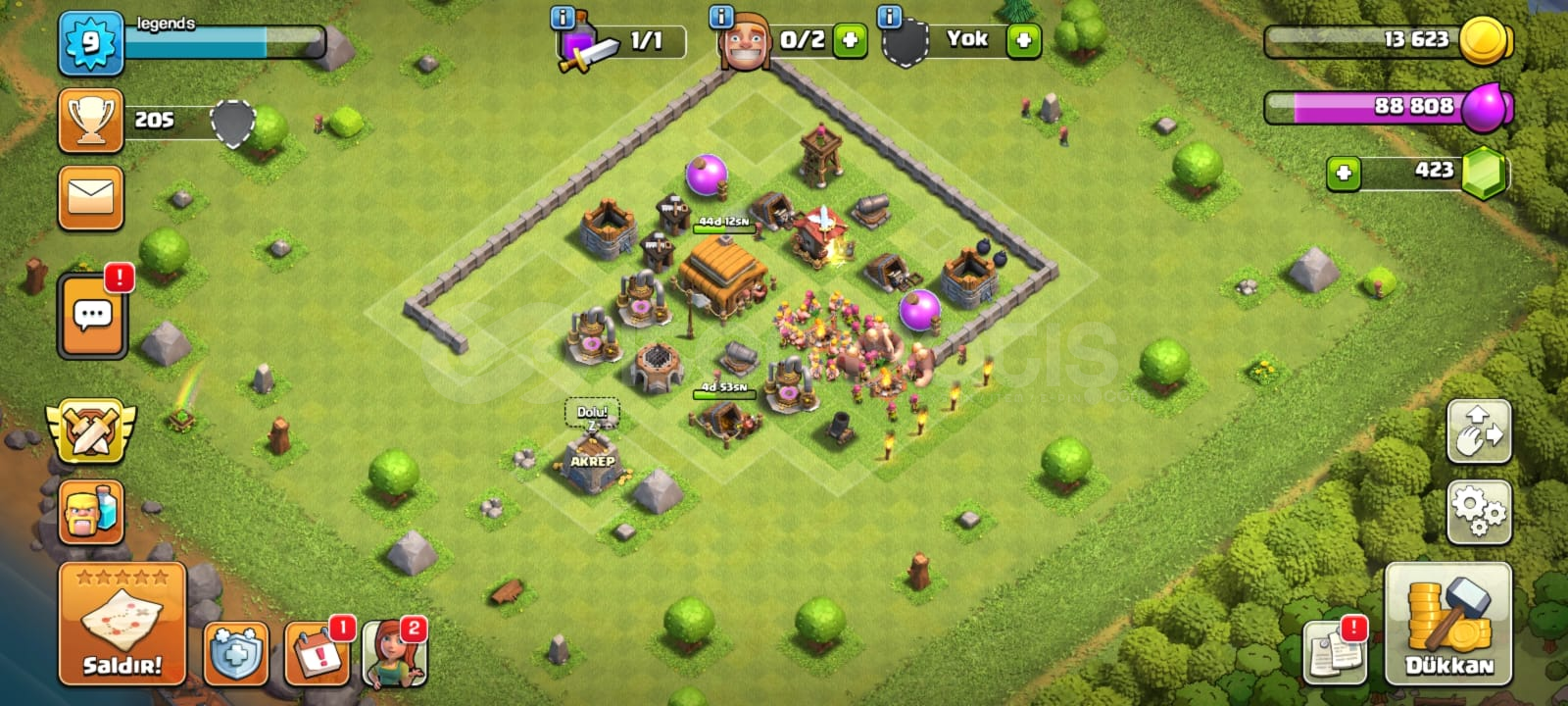Open Clan Wars via crossed swords icon

pyautogui.click(x=91, y=431)
